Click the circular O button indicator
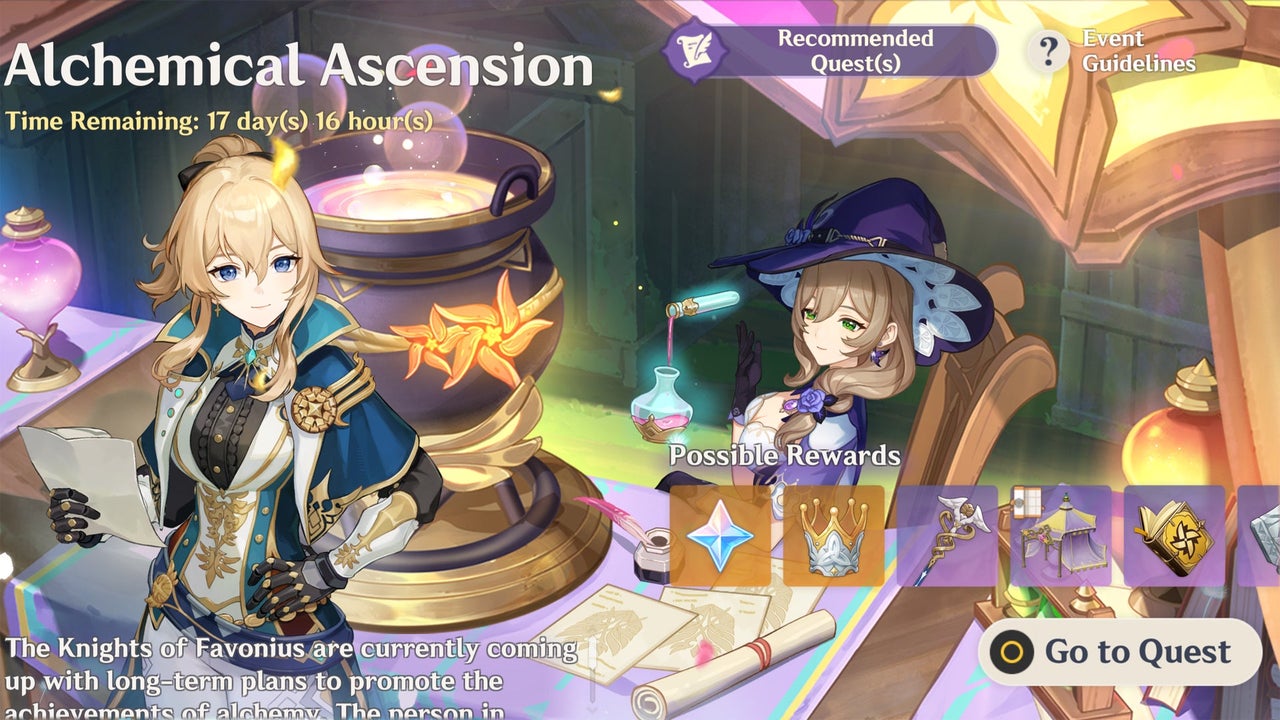 1010,648
